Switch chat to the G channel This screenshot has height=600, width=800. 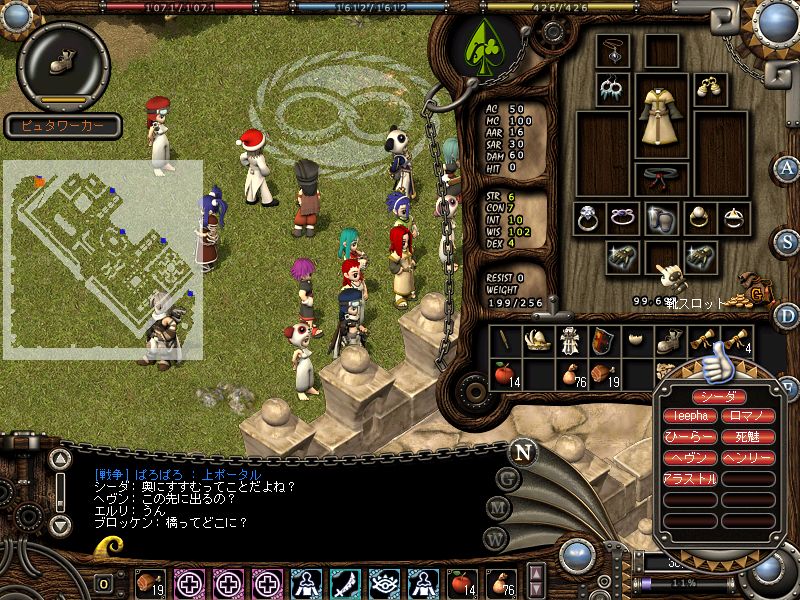pos(508,478)
